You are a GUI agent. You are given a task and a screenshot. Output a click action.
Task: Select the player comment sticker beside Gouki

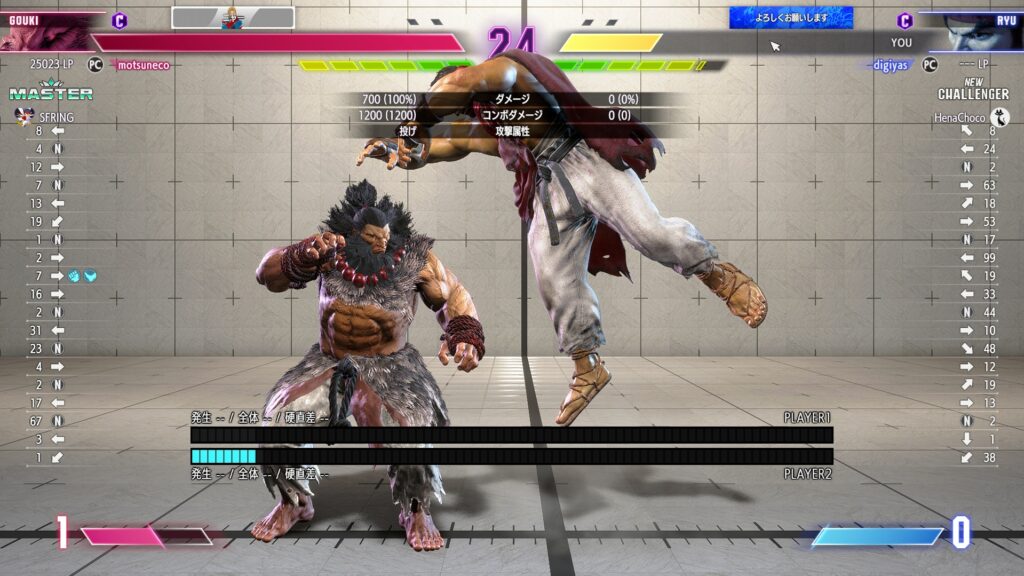(x=233, y=17)
